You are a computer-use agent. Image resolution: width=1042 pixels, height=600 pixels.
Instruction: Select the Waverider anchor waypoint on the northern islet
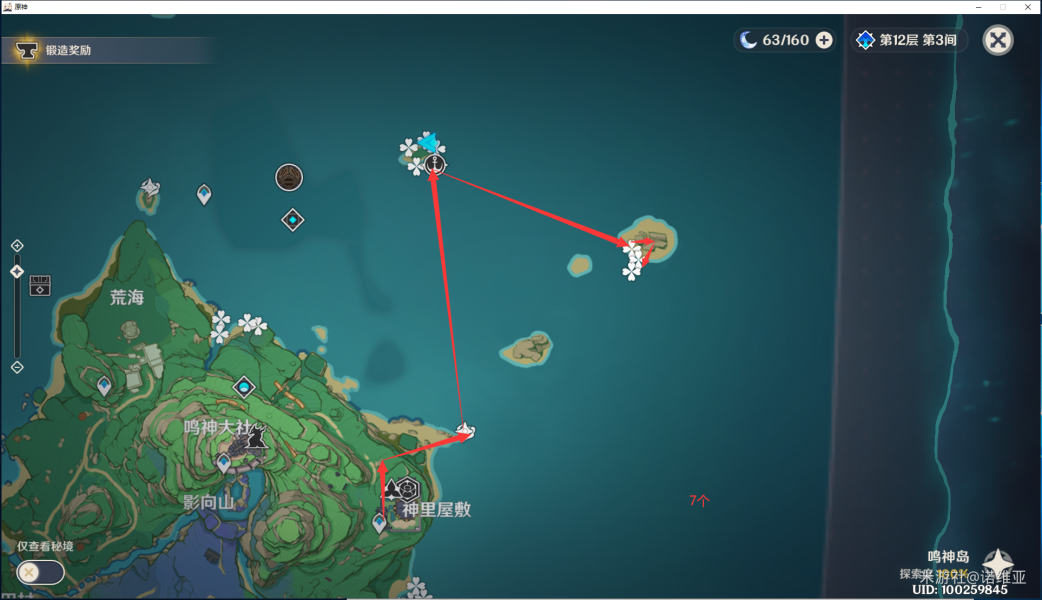(434, 164)
